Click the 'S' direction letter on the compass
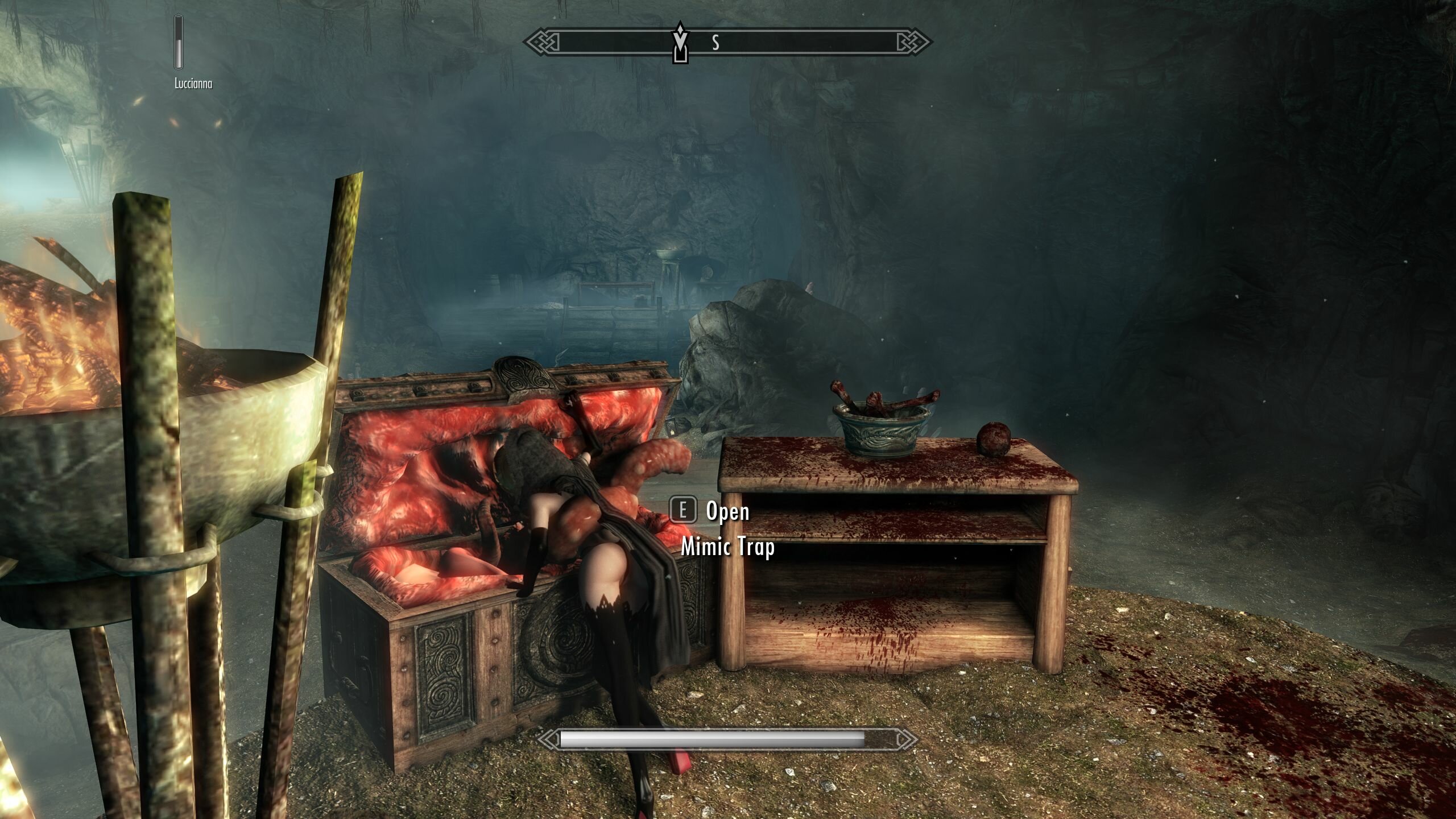 point(715,42)
